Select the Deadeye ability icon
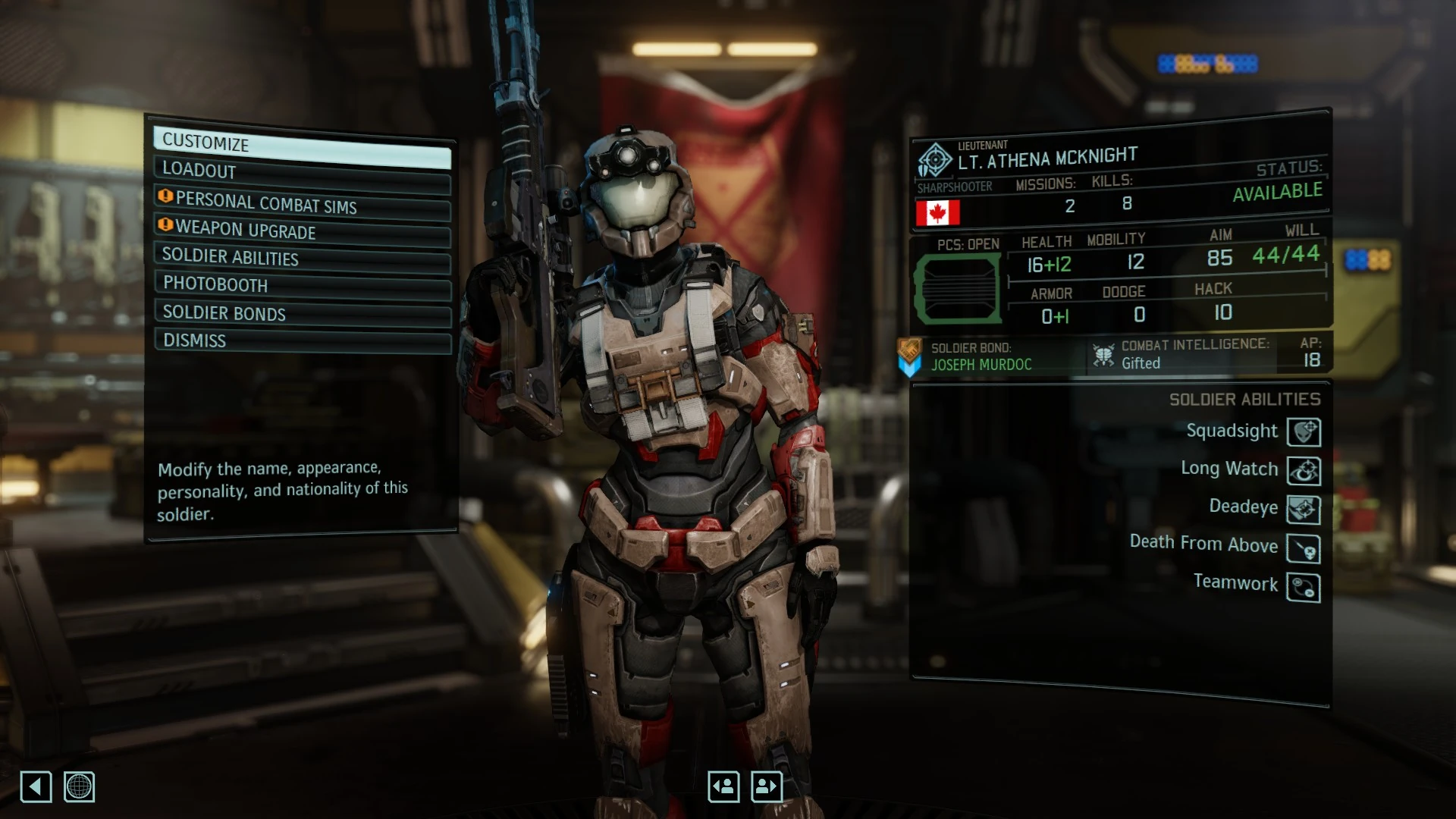1456x819 pixels. pos(1304,510)
